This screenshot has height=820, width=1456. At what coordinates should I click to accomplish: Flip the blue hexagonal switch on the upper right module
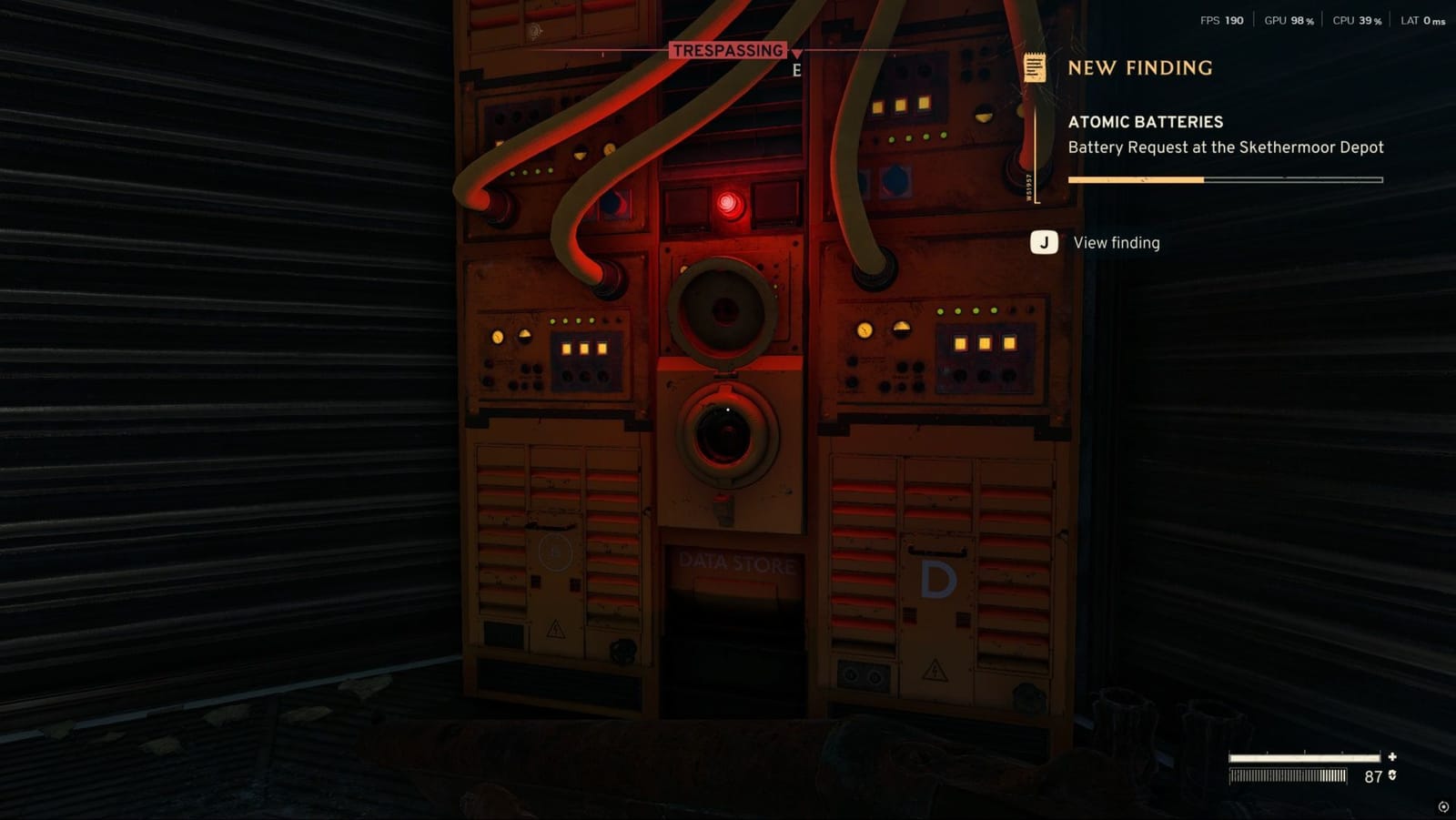[896, 183]
